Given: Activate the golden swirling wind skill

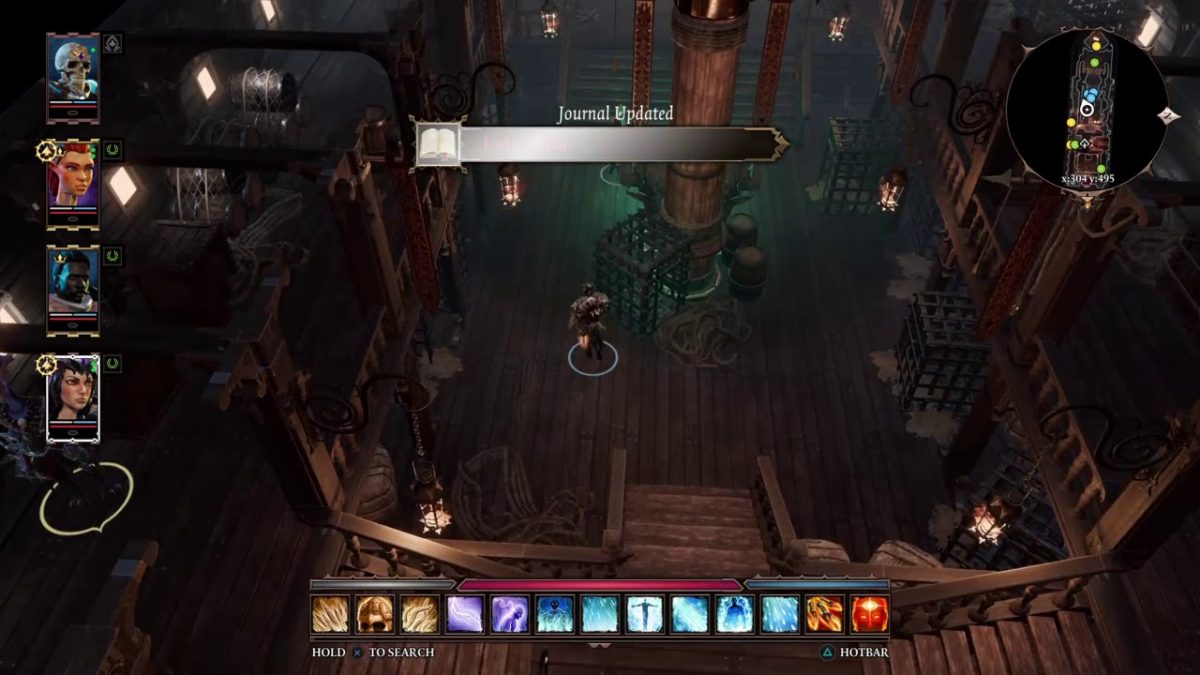Looking at the screenshot, I should pyautogui.click(x=420, y=614).
